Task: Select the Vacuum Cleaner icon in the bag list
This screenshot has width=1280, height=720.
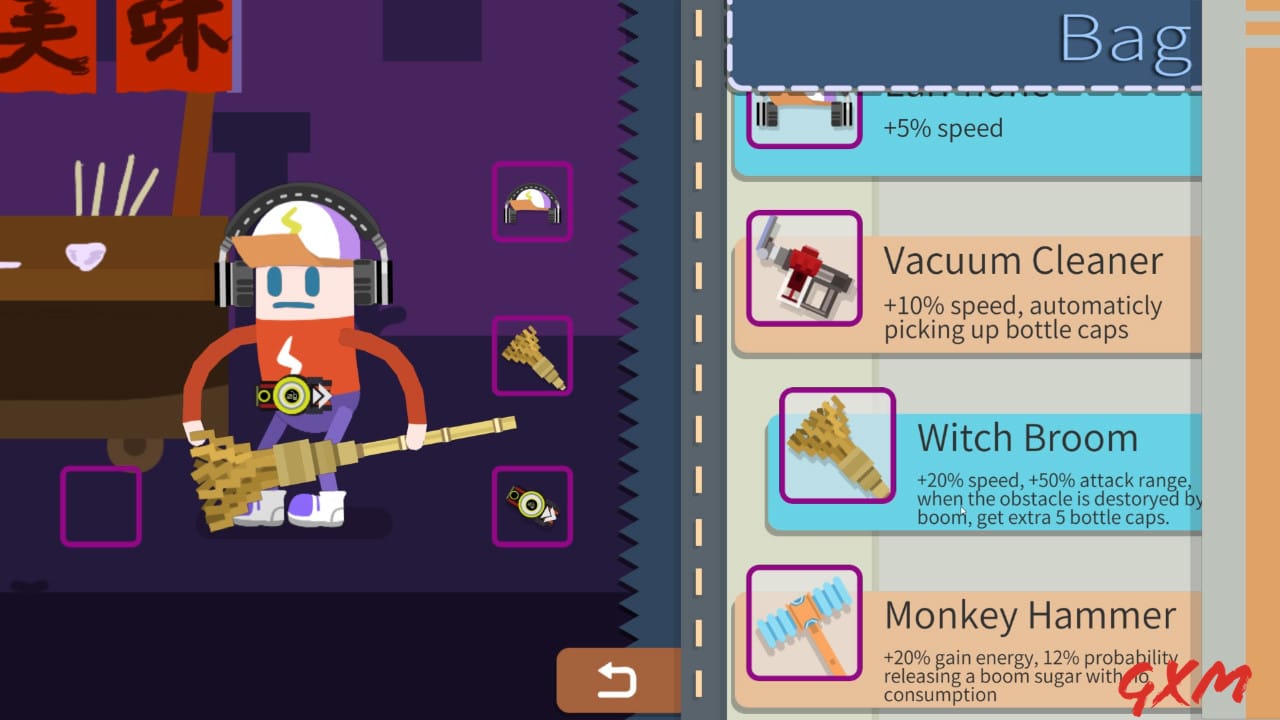Action: 804,268
